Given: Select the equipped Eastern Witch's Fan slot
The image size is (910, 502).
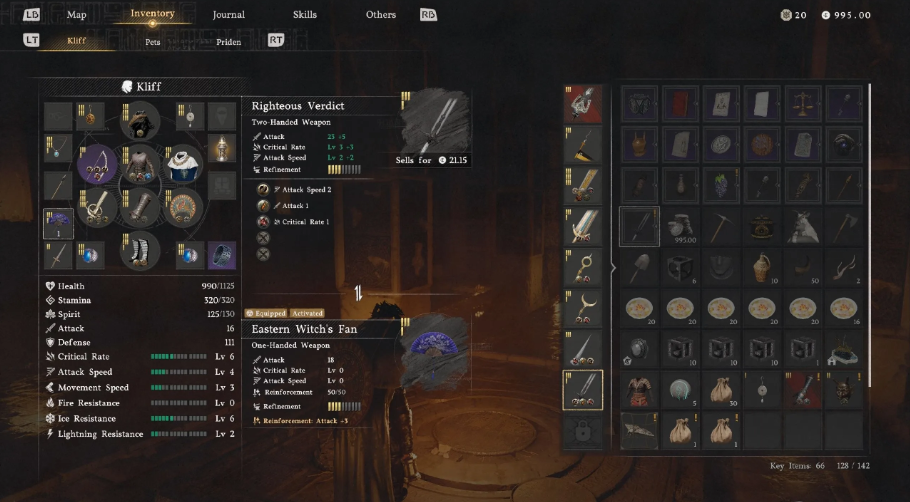Looking at the screenshot, I should (58, 223).
